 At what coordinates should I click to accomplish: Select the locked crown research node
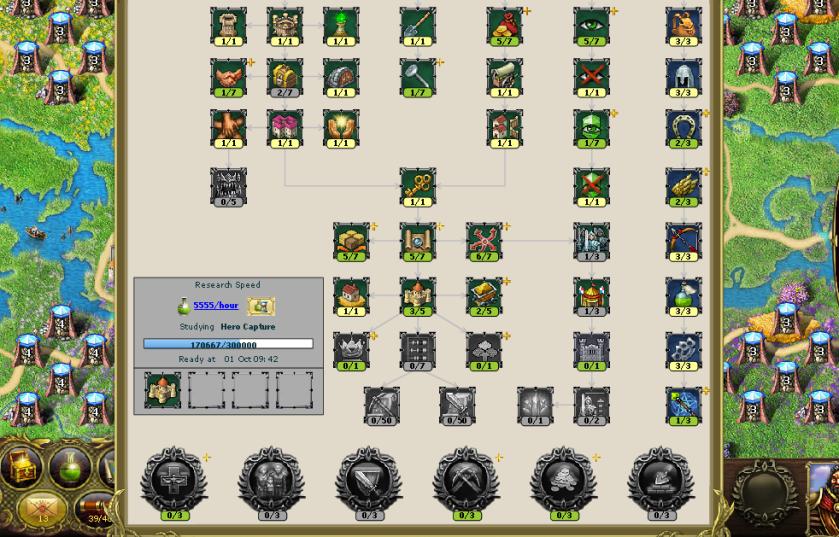point(351,350)
